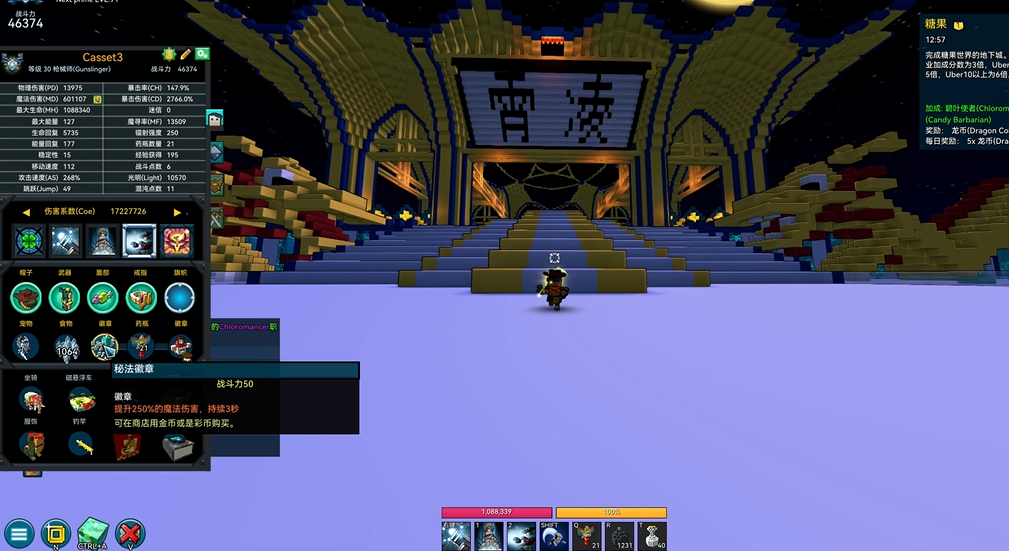Image resolution: width=1009 pixels, height=551 pixels.
Task: Select the fishing rod slot
Action: click(81, 445)
